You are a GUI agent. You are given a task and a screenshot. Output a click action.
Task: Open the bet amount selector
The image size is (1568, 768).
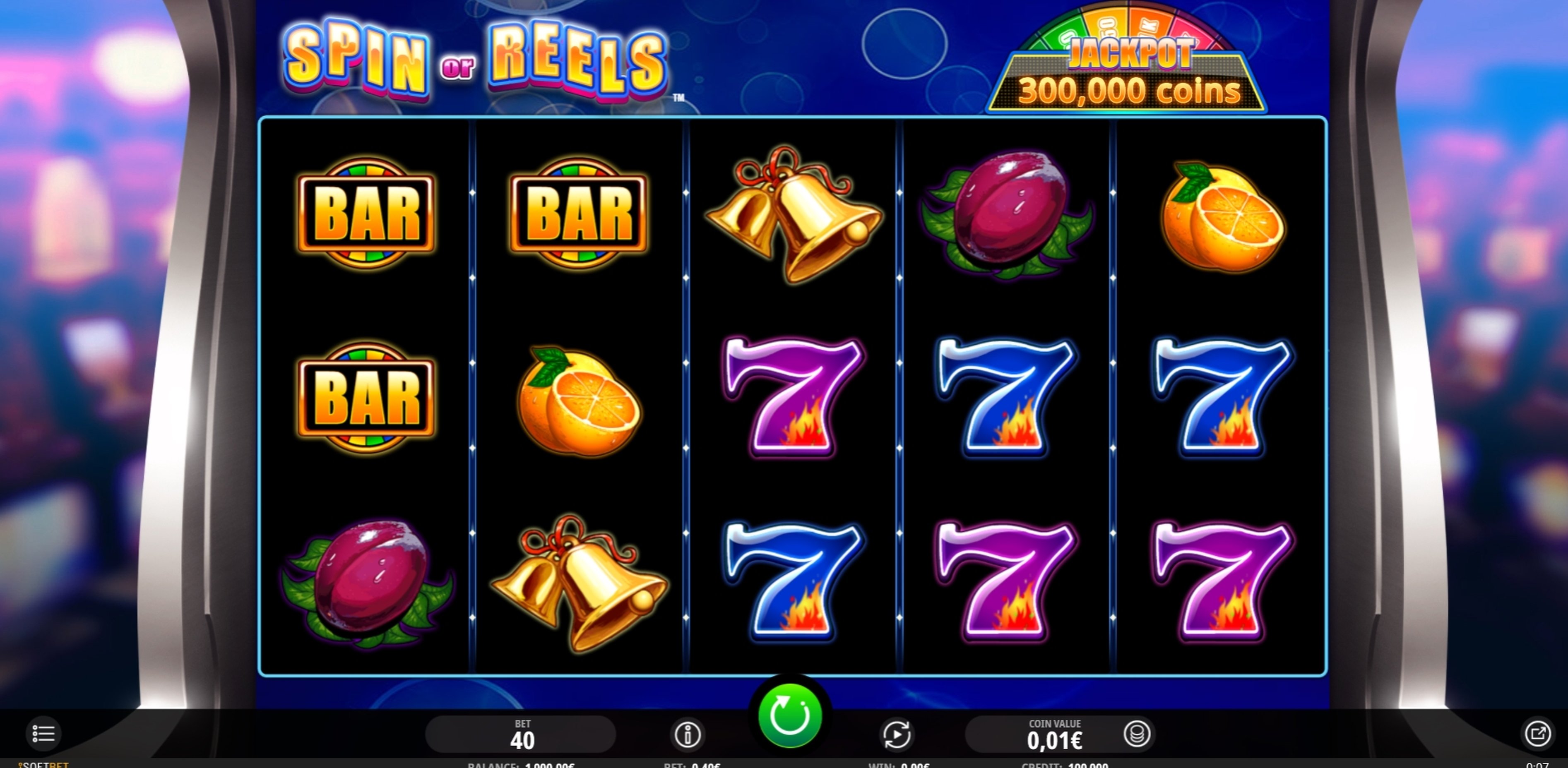click(x=521, y=734)
